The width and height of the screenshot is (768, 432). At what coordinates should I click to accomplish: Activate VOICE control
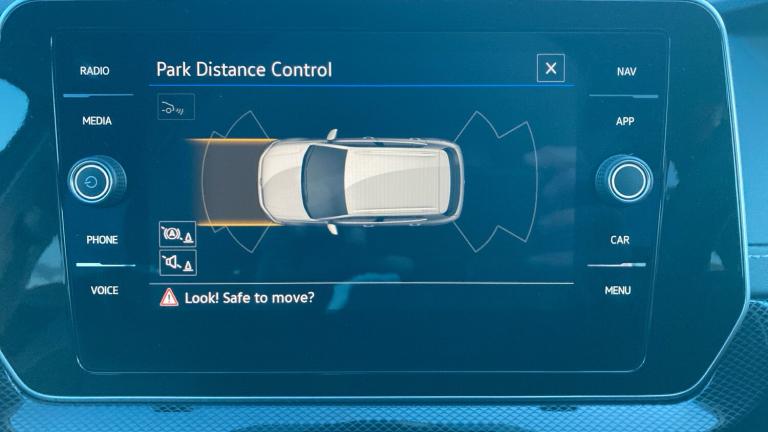[x=104, y=290]
